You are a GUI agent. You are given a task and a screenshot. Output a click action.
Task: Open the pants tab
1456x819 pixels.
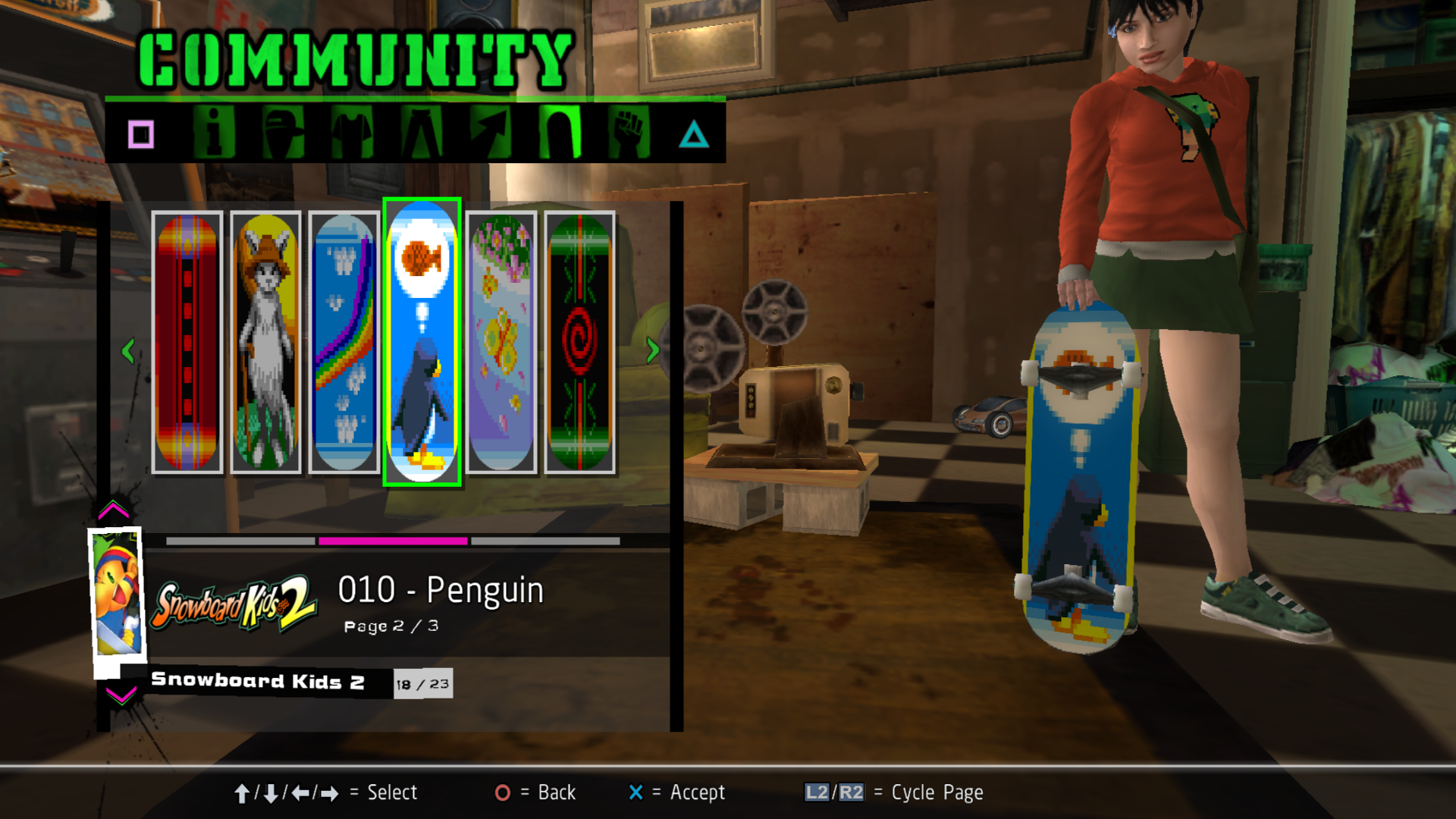[422, 133]
